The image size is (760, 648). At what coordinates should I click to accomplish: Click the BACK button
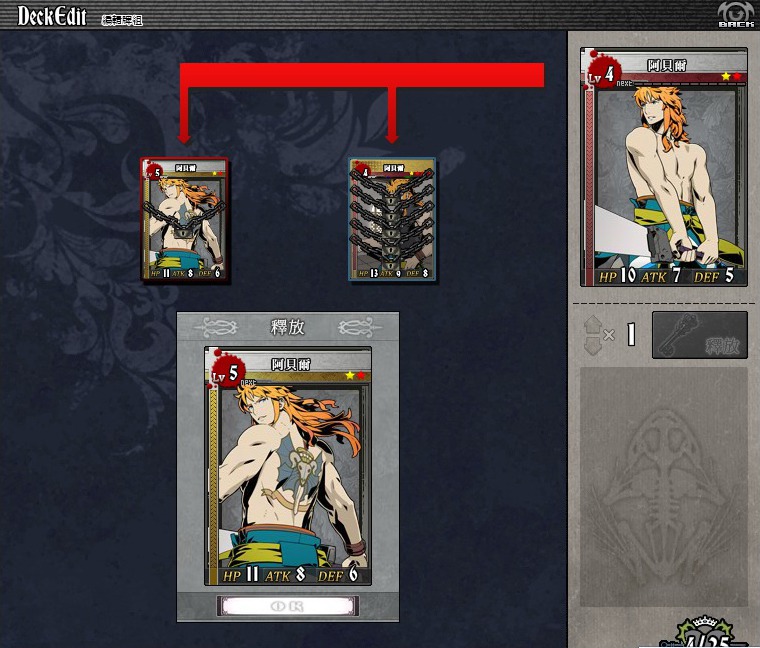click(735, 15)
